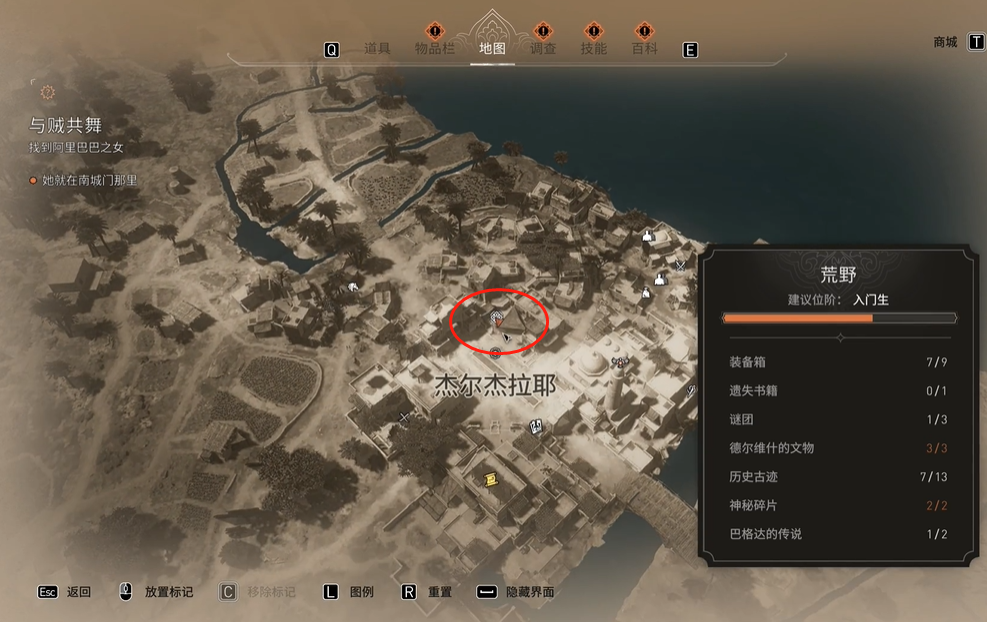
Task: Click the 遗失书籍 collectible row
Action: pyautogui.click(x=839, y=391)
